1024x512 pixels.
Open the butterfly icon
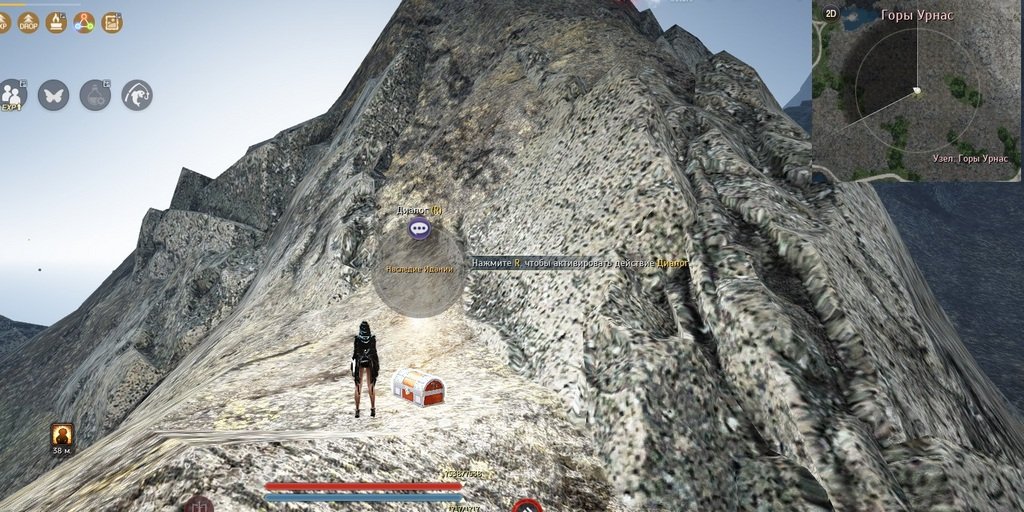pos(53,95)
